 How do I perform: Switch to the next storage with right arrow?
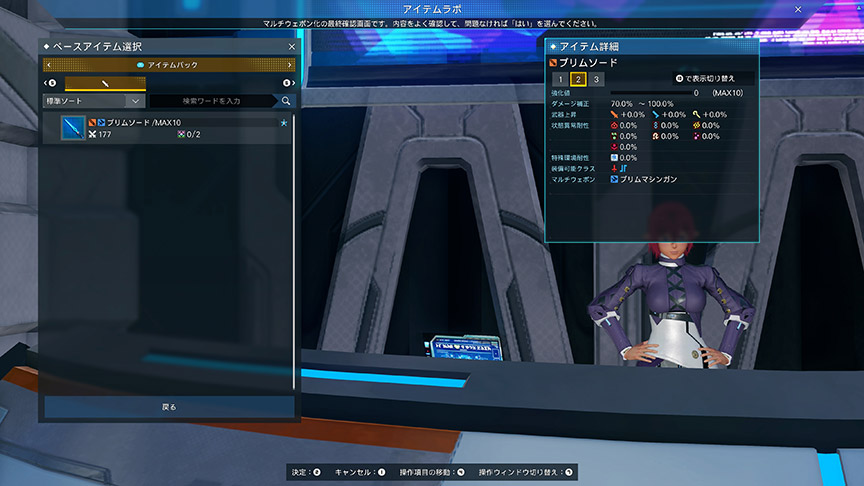290,65
